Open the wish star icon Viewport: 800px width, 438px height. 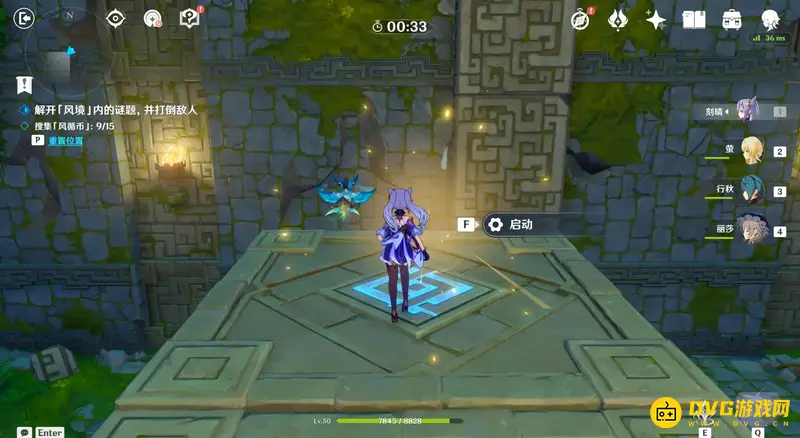(656, 19)
